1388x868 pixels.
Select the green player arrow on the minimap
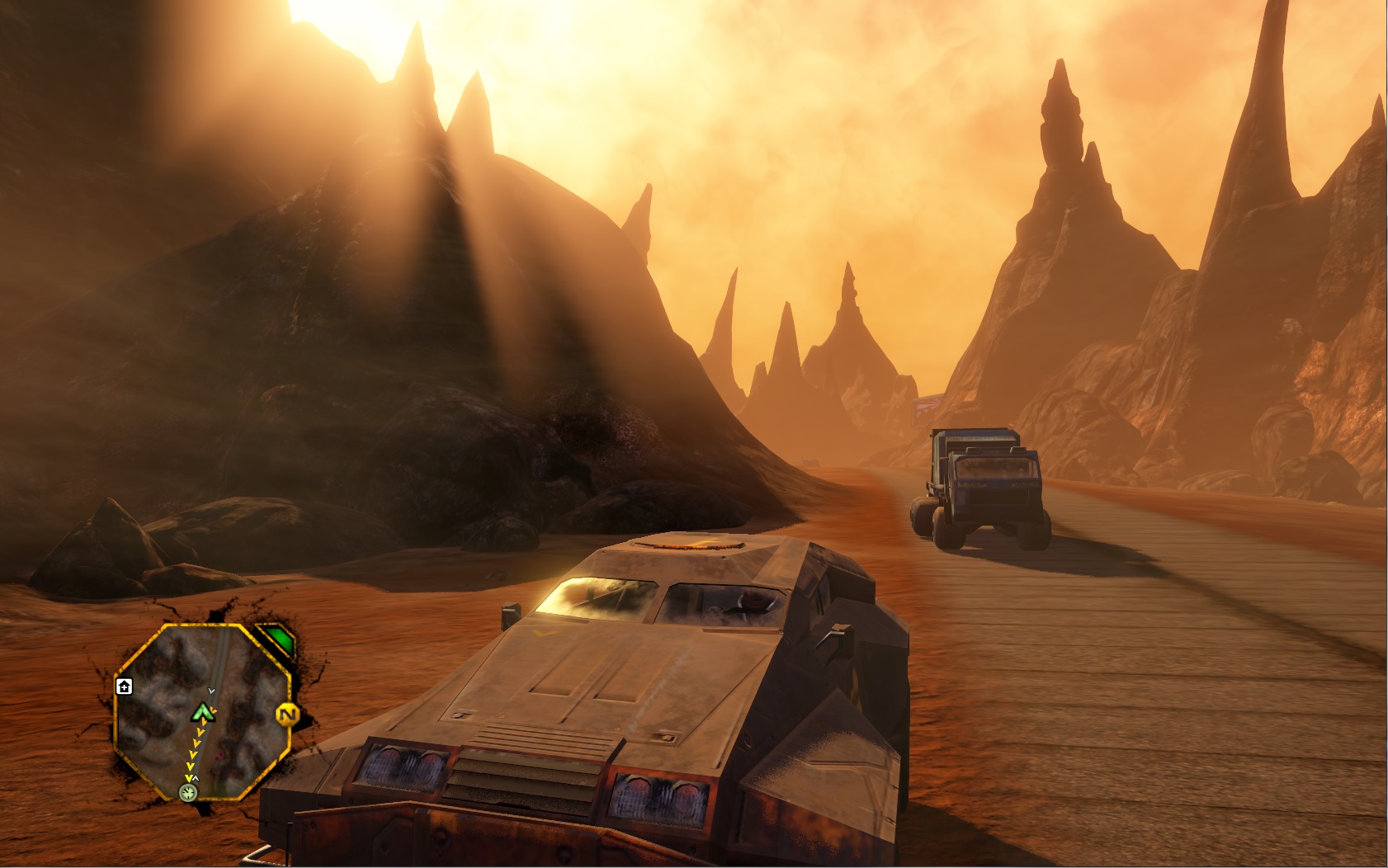pos(203,713)
